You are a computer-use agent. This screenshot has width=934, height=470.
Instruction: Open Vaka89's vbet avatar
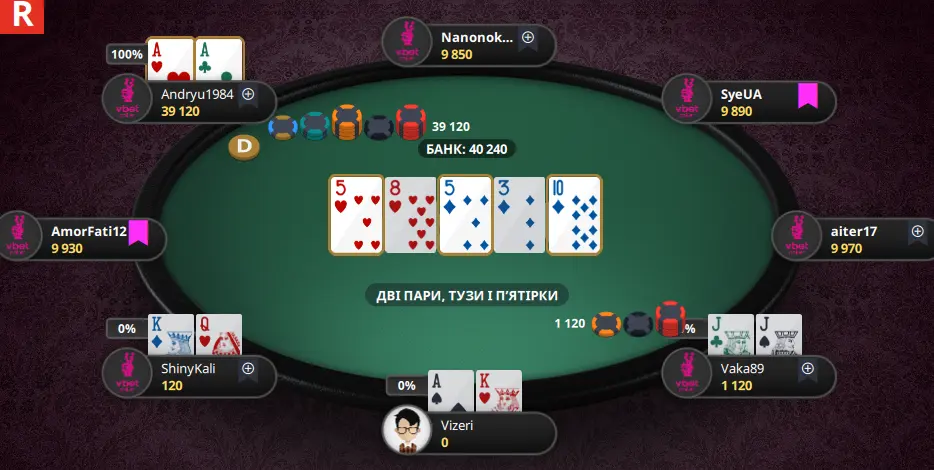[687, 375]
